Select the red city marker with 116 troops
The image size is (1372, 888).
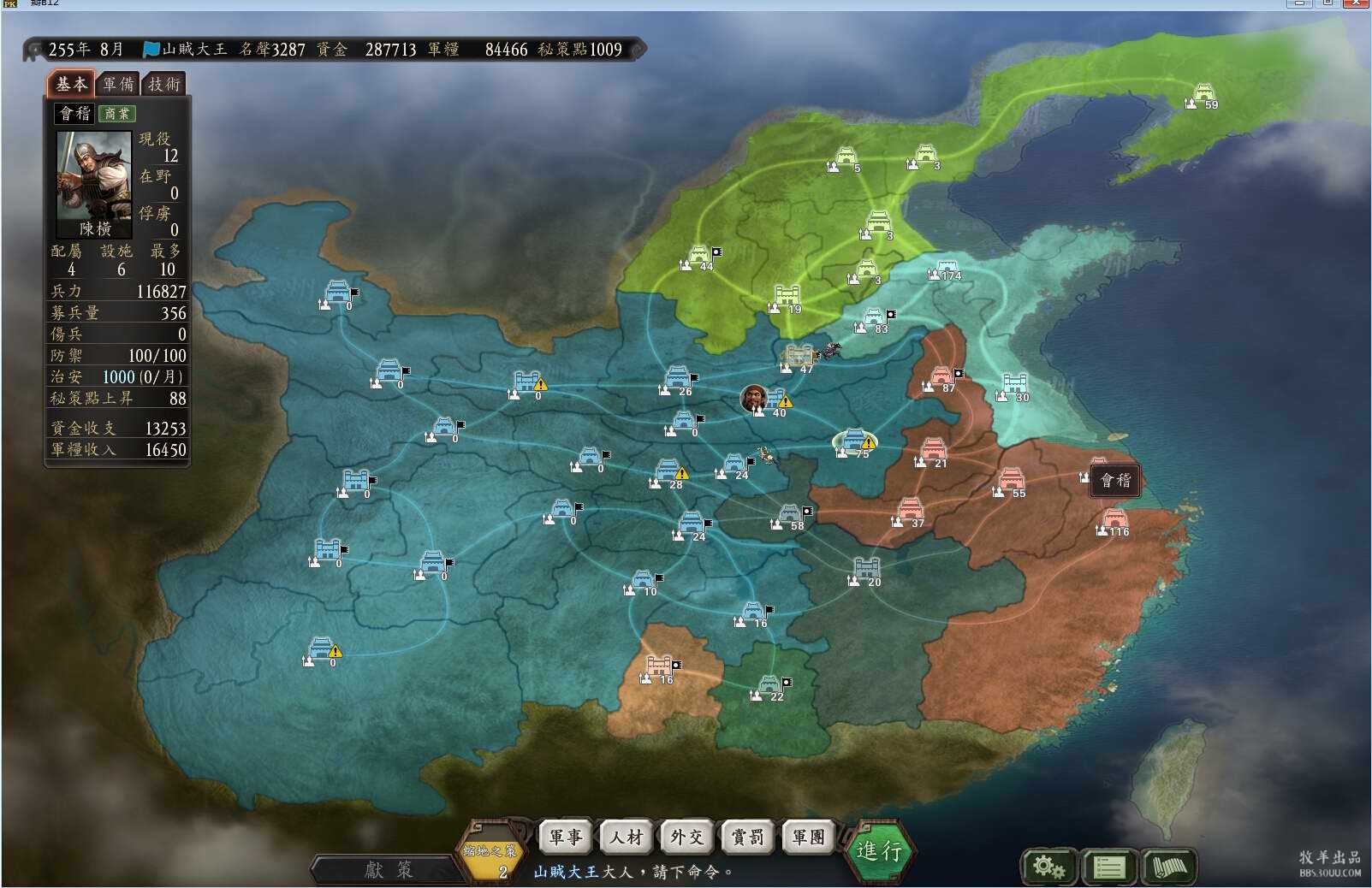pyautogui.click(x=1114, y=520)
